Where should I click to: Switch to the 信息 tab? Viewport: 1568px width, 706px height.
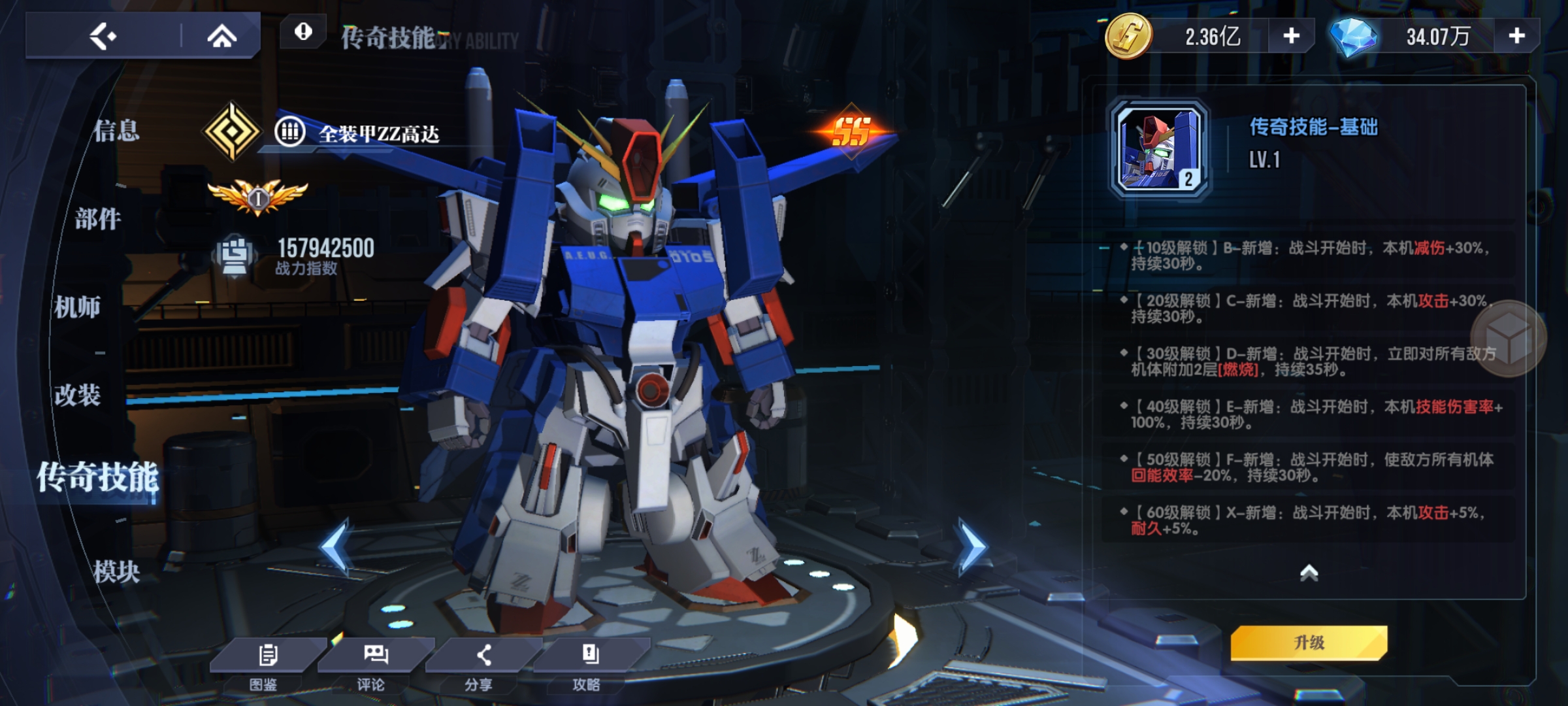click(x=116, y=131)
